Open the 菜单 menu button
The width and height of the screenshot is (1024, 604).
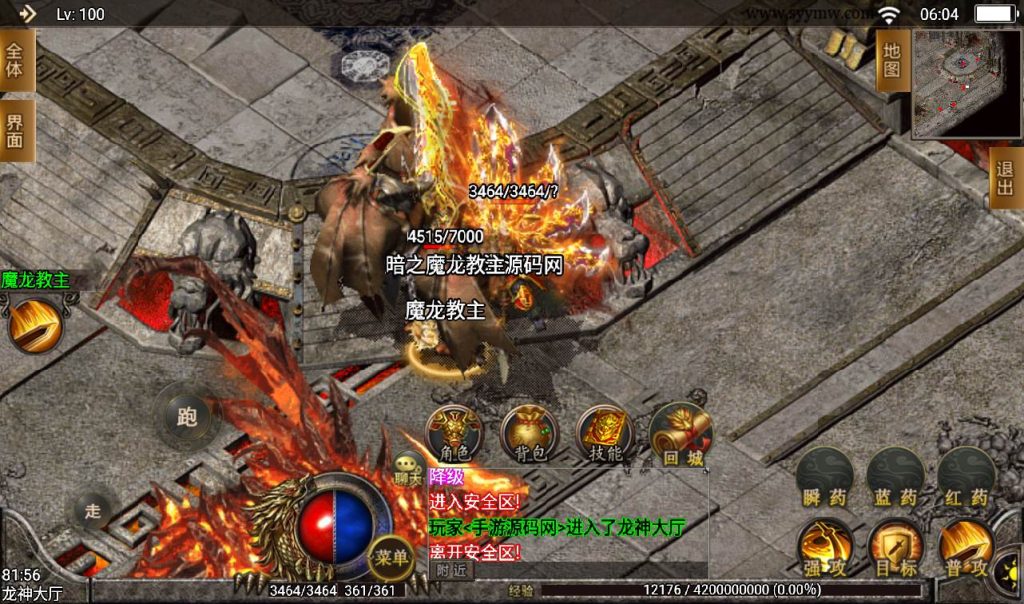(x=389, y=557)
